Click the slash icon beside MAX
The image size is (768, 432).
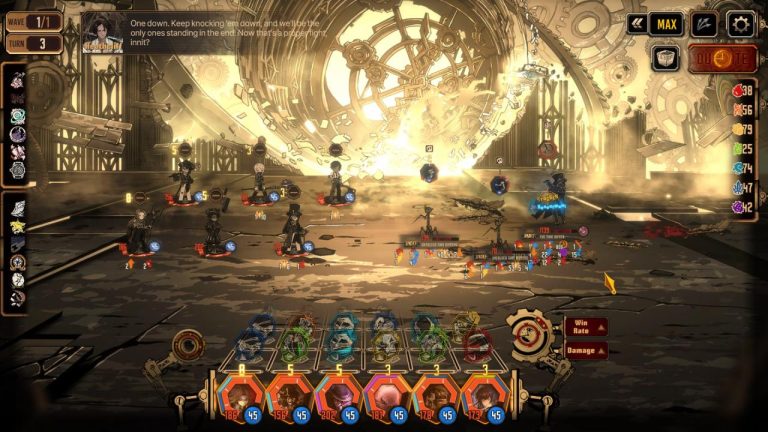tap(704, 24)
